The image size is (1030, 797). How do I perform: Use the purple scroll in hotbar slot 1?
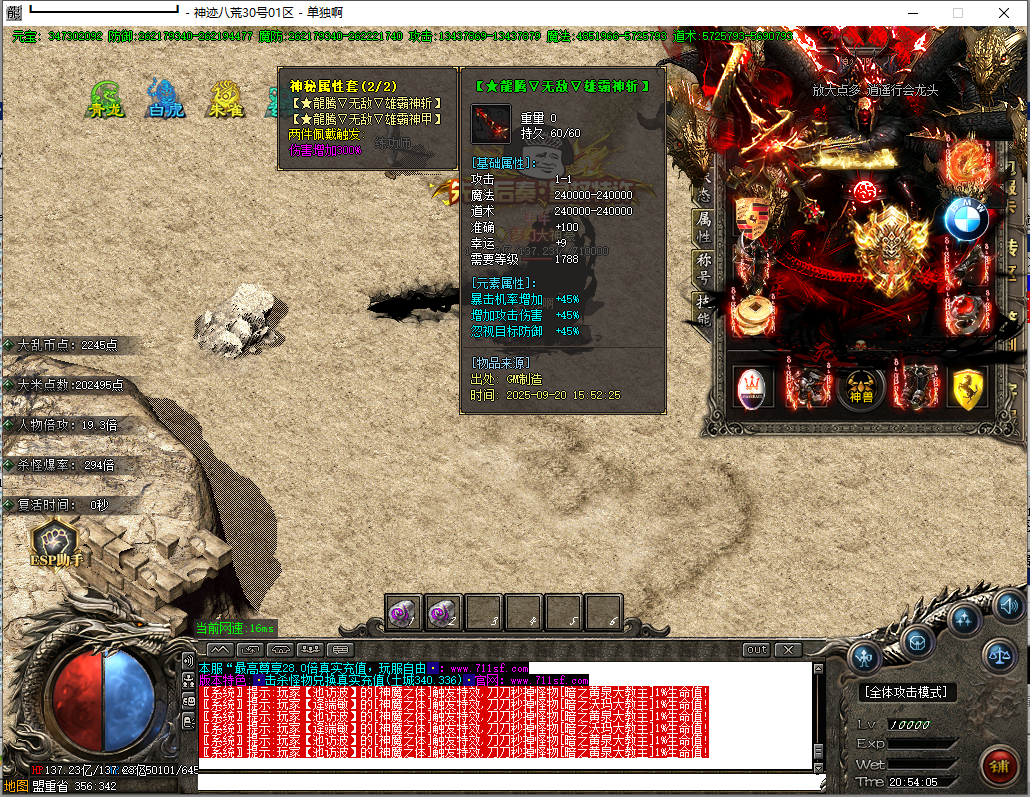pyautogui.click(x=403, y=612)
